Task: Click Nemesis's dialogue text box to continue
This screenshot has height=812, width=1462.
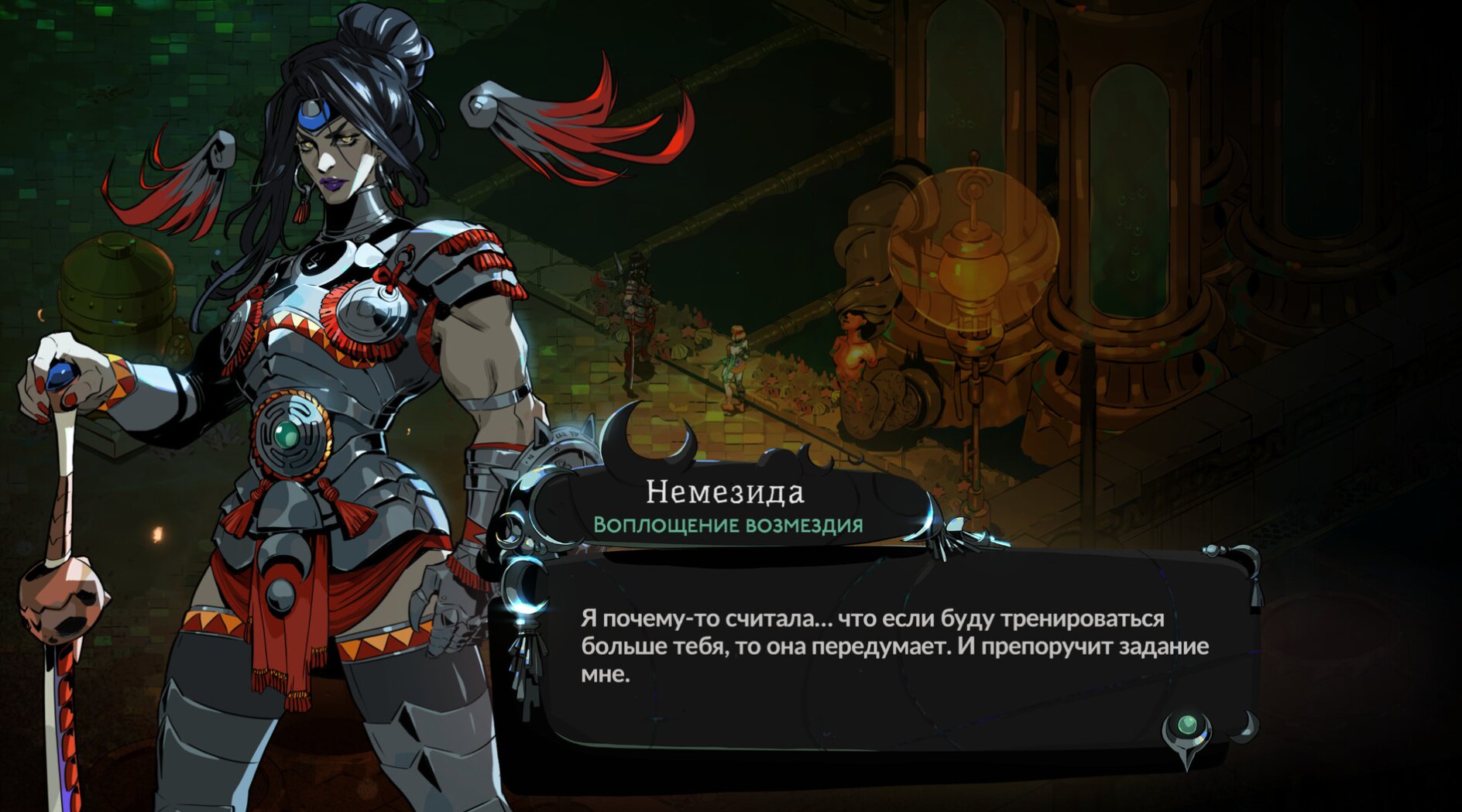Action: pyautogui.click(x=894, y=646)
